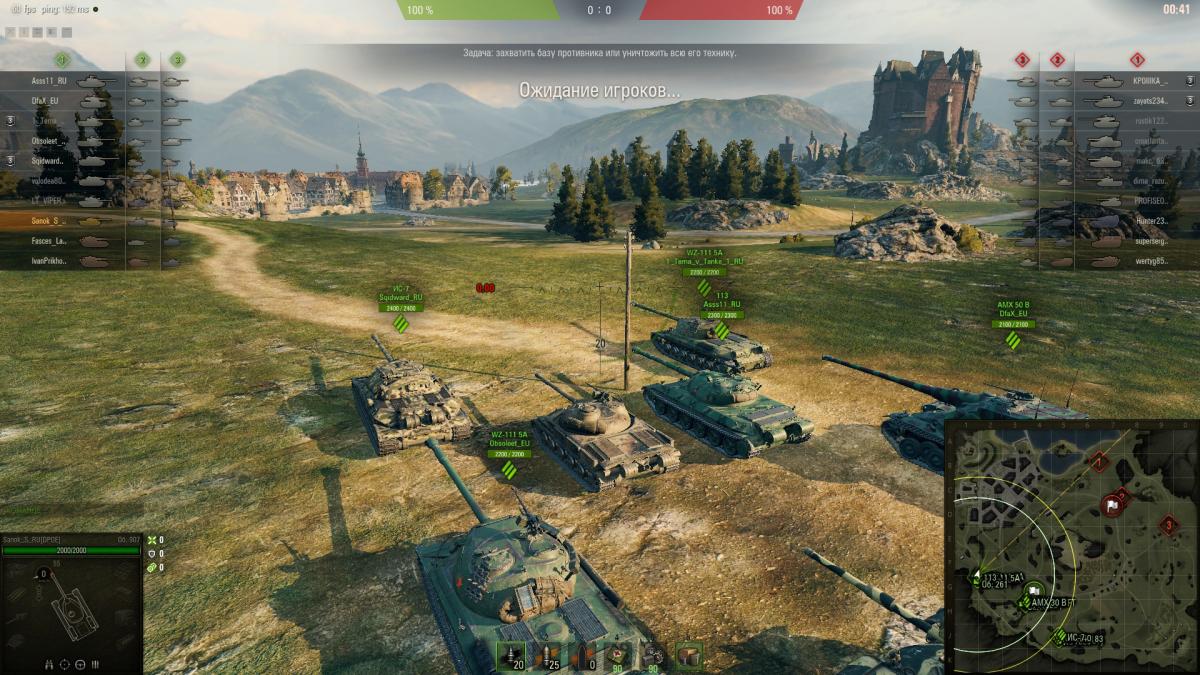Select the first shell type with 20 rounds
Viewport: 1200px width, 675px height.
[513, 656]
